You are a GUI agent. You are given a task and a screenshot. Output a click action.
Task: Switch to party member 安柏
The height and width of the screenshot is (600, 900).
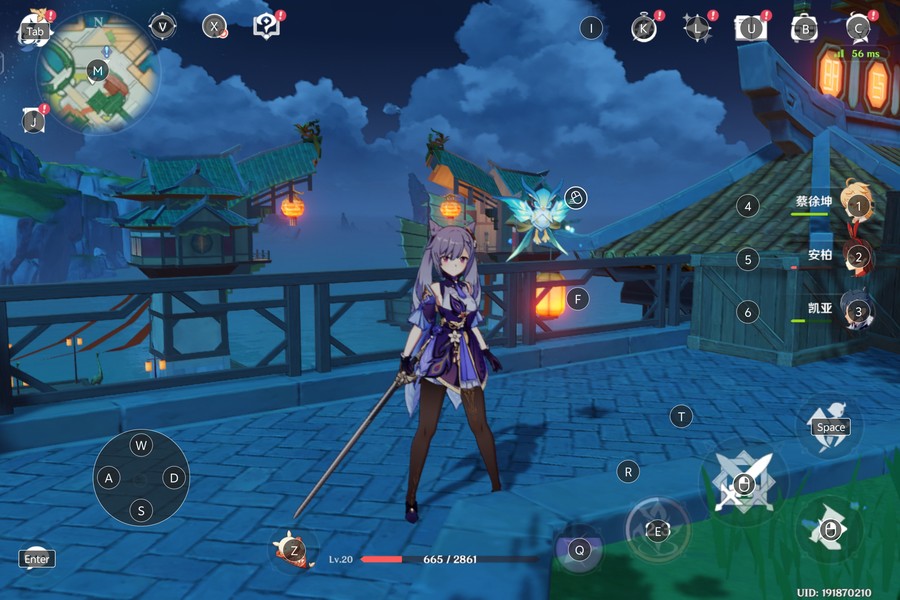tap(856, 257)
